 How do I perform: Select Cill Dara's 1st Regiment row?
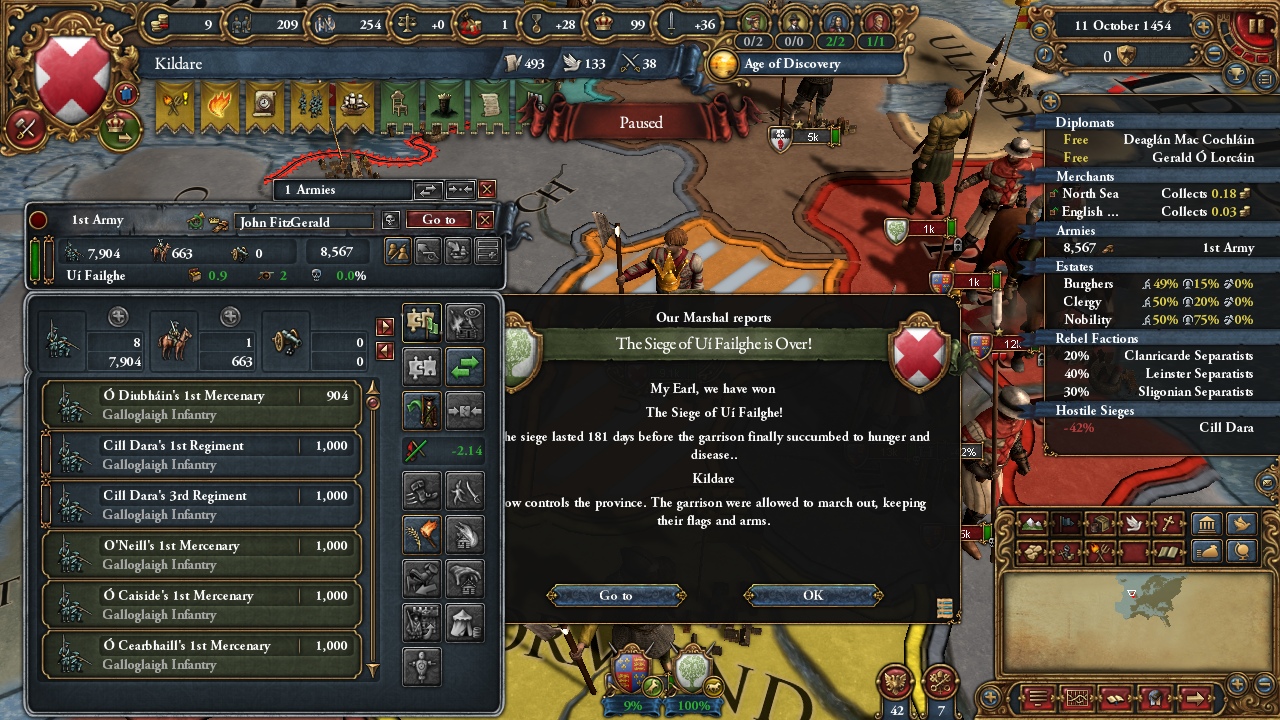tap(201, 455)
